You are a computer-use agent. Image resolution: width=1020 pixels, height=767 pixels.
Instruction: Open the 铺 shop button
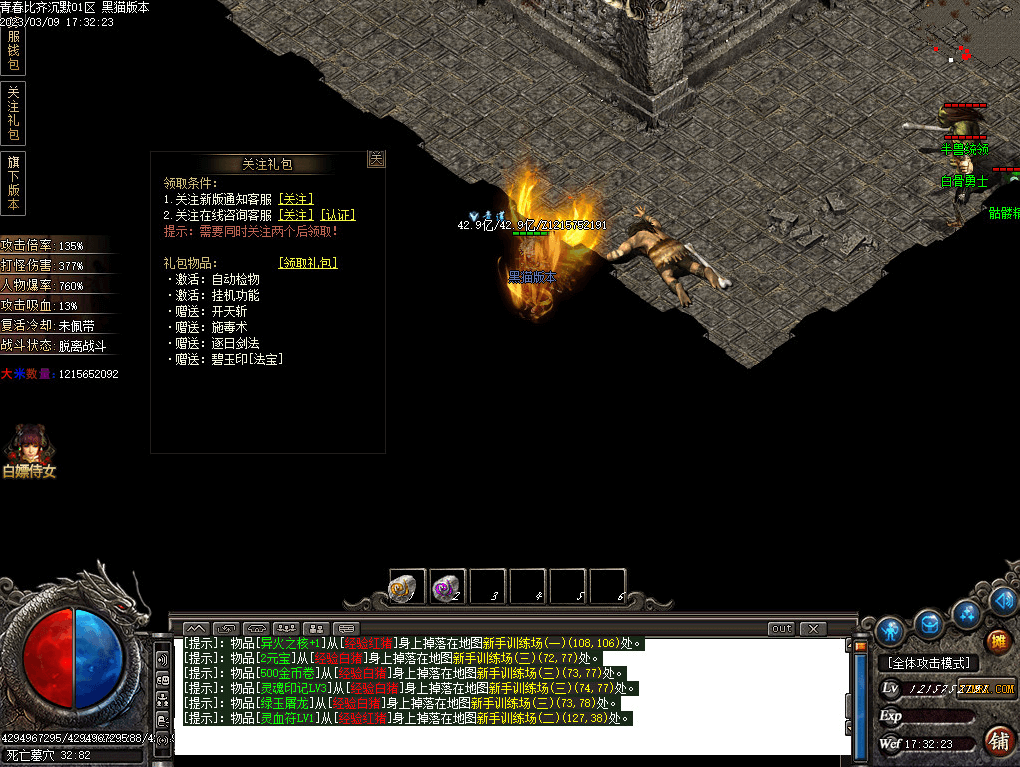coord(997,740)
